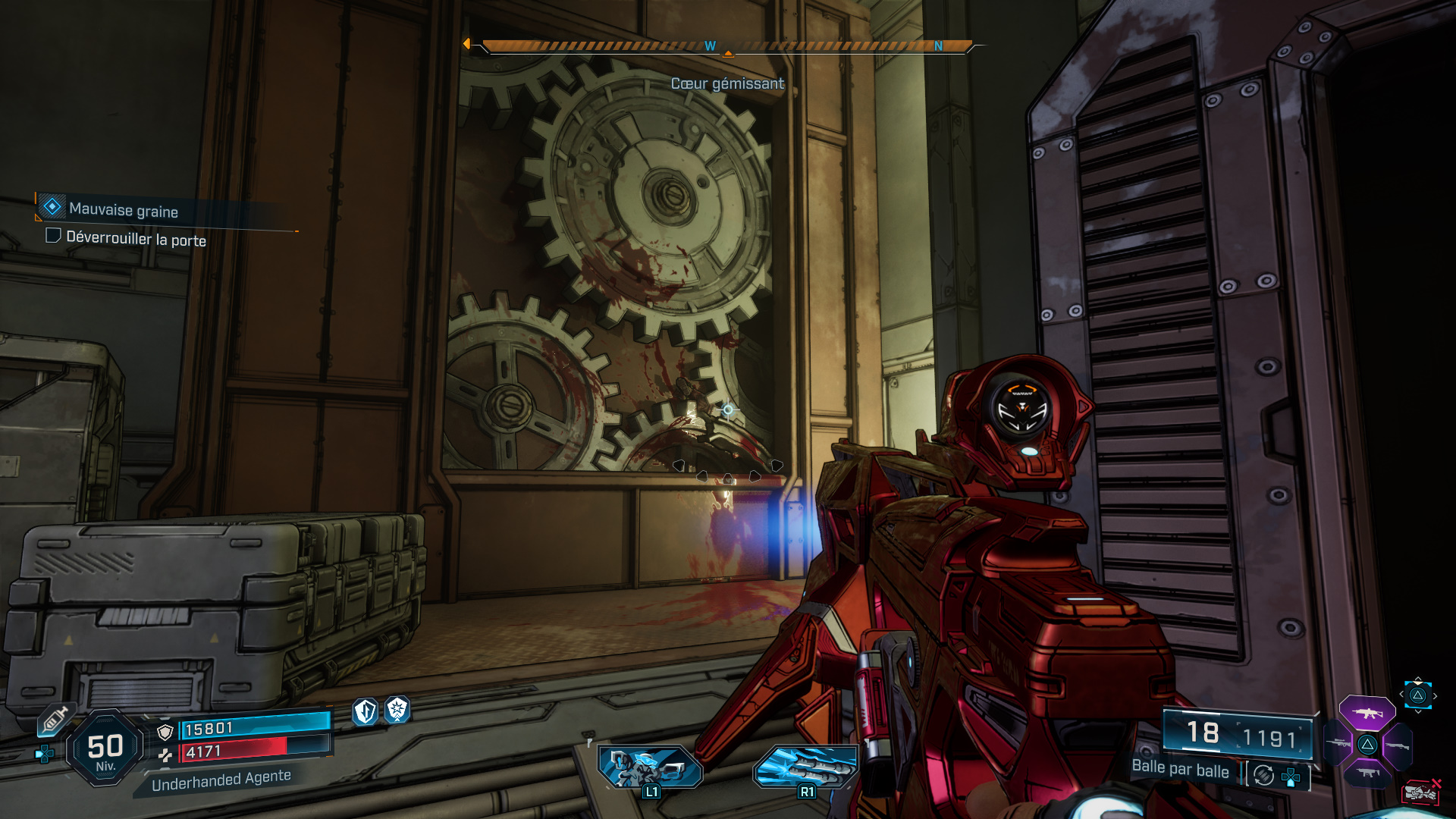Click the crossed-out grenade icon
This screenshot has height=819, width=1456.
point(1422,792)
